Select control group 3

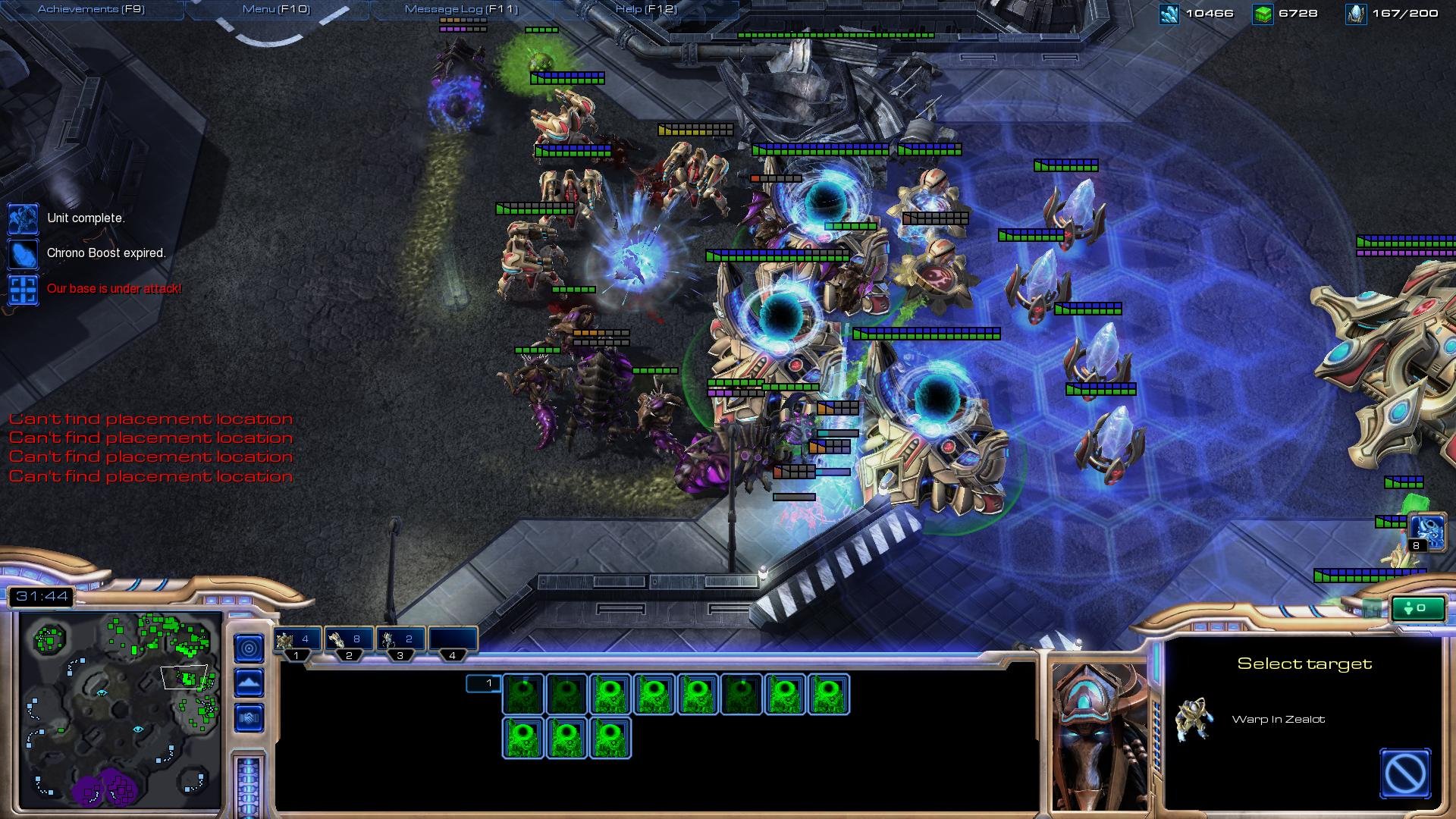(400, 641)
